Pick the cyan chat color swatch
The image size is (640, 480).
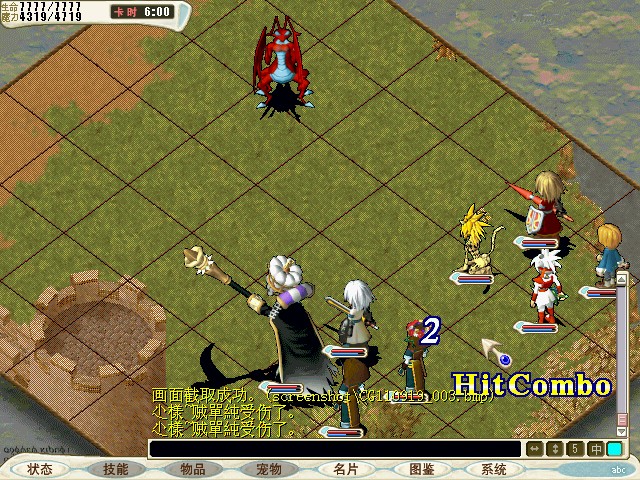(614, 449)
